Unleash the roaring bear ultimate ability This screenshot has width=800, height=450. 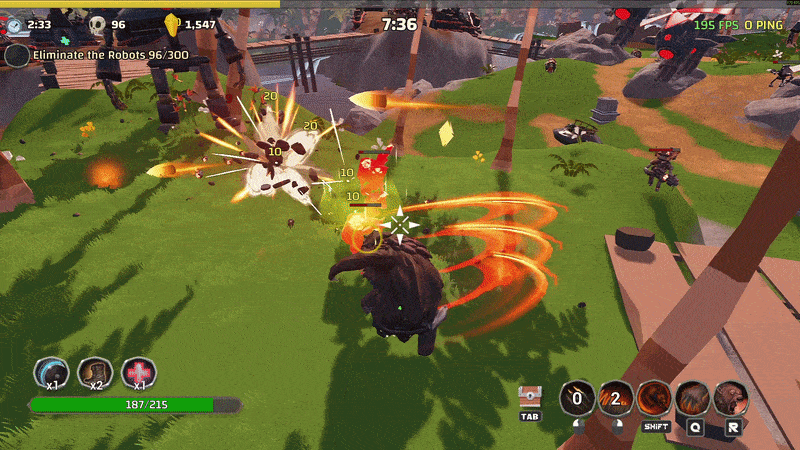[733, 398]
